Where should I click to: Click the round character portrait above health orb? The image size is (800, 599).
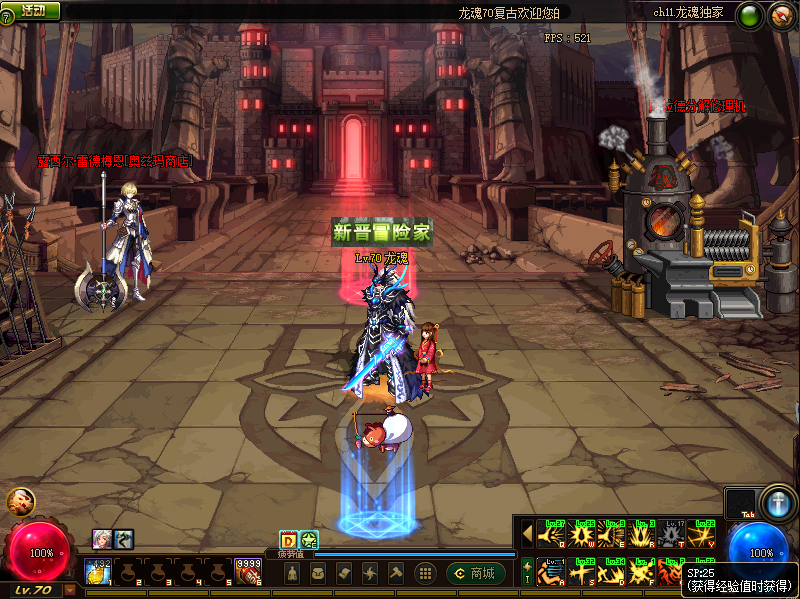pos(20,502)
